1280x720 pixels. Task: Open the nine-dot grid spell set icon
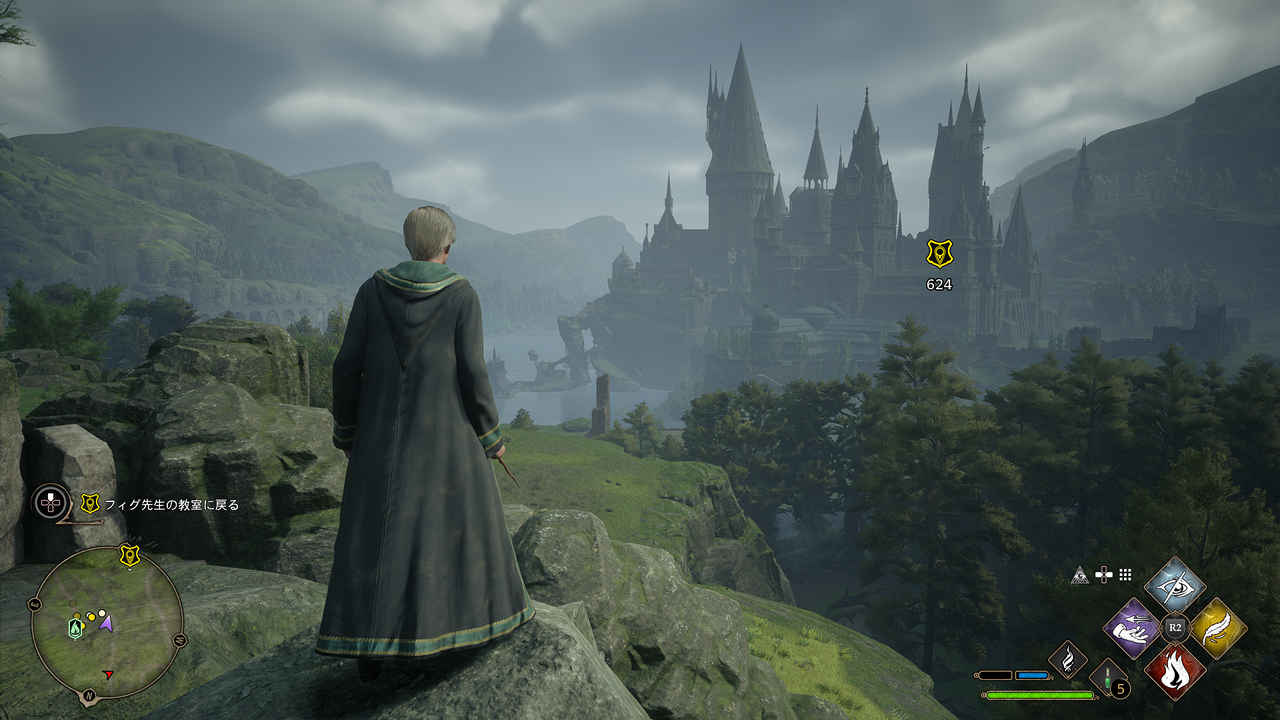point(1125,574)
